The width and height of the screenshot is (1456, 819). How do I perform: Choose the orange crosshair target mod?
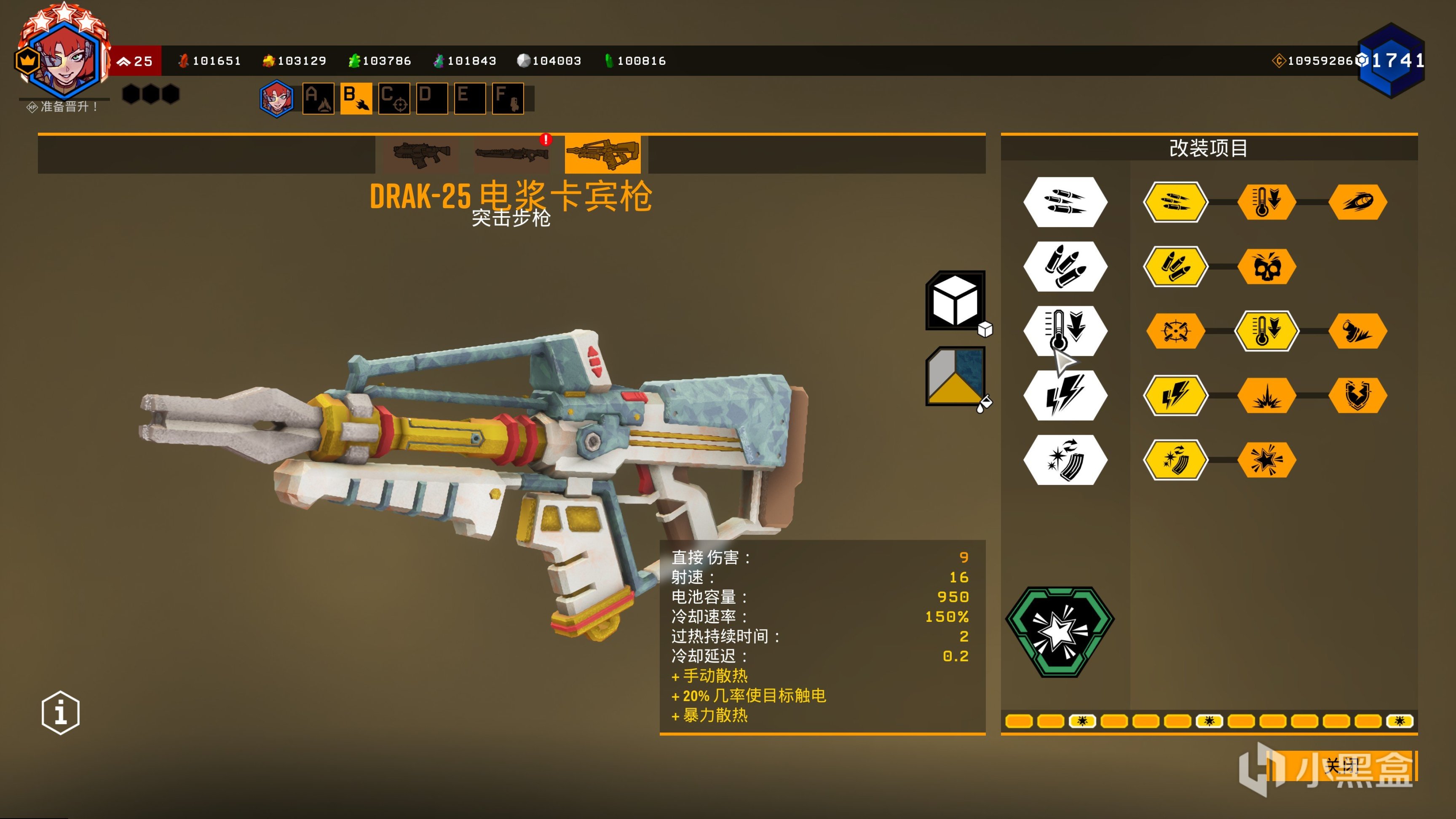click(x=1176, y=331)
